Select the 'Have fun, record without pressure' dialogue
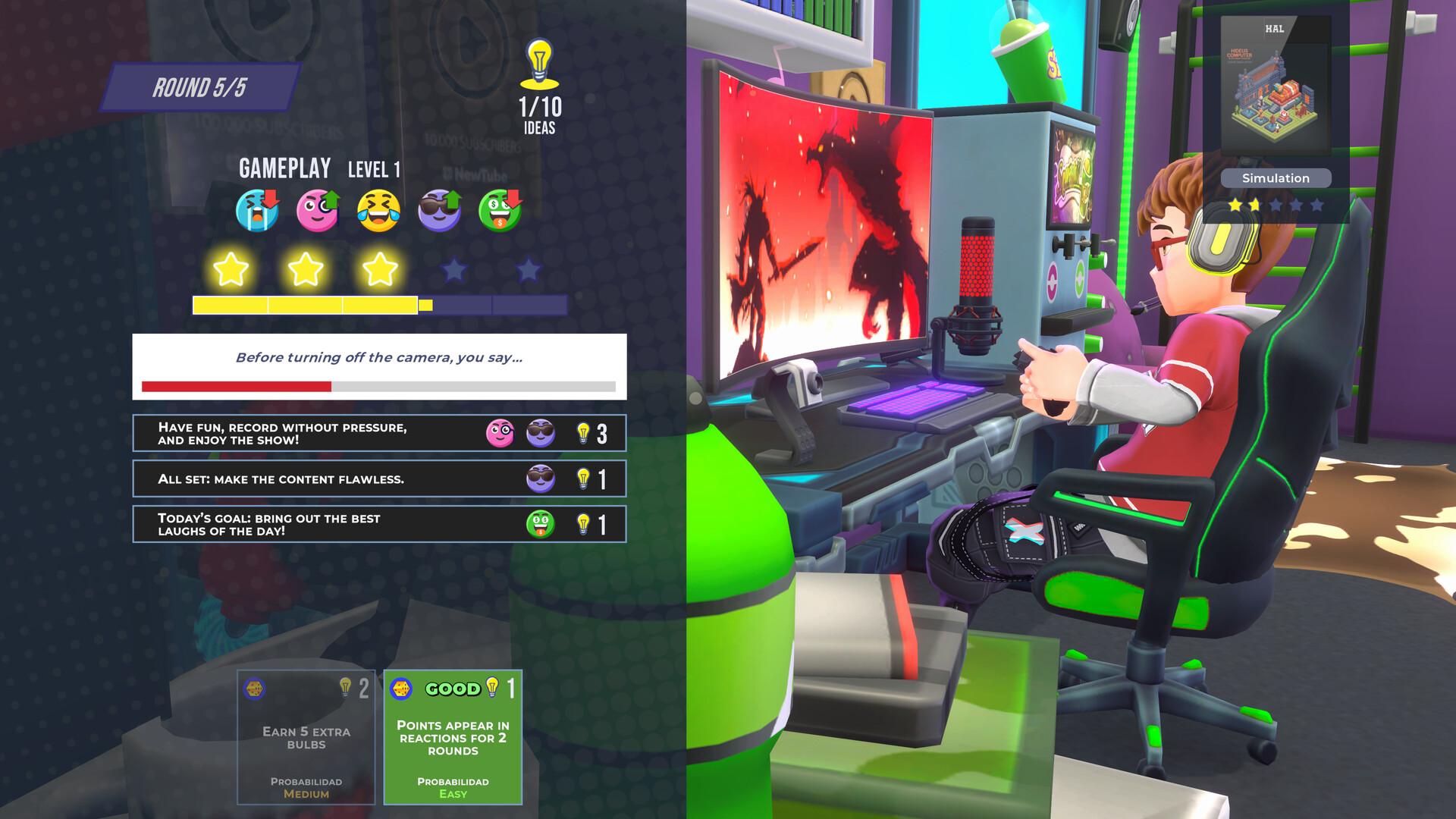The image size is (1456, 819). pos(379,433)
